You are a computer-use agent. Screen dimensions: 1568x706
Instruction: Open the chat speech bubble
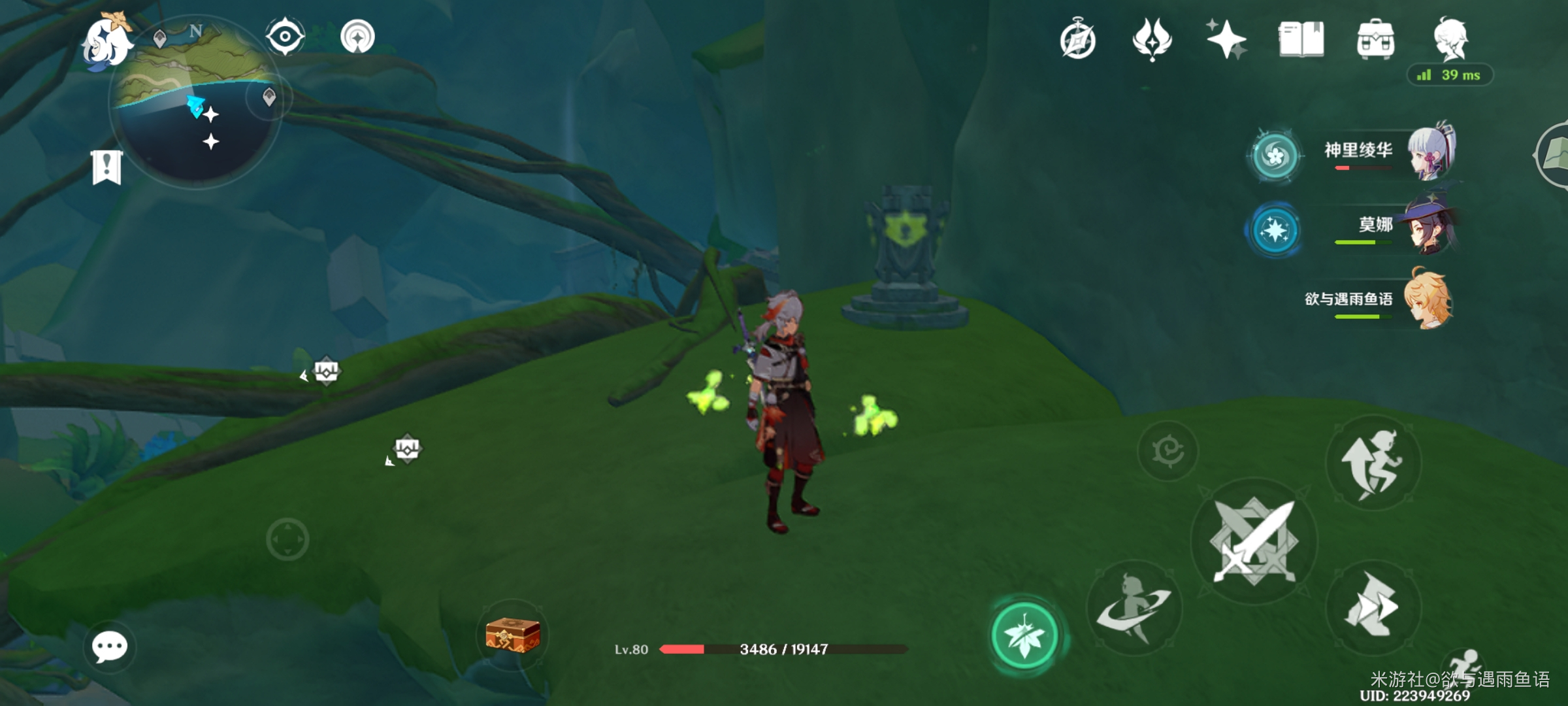click(x=109, y=647)
